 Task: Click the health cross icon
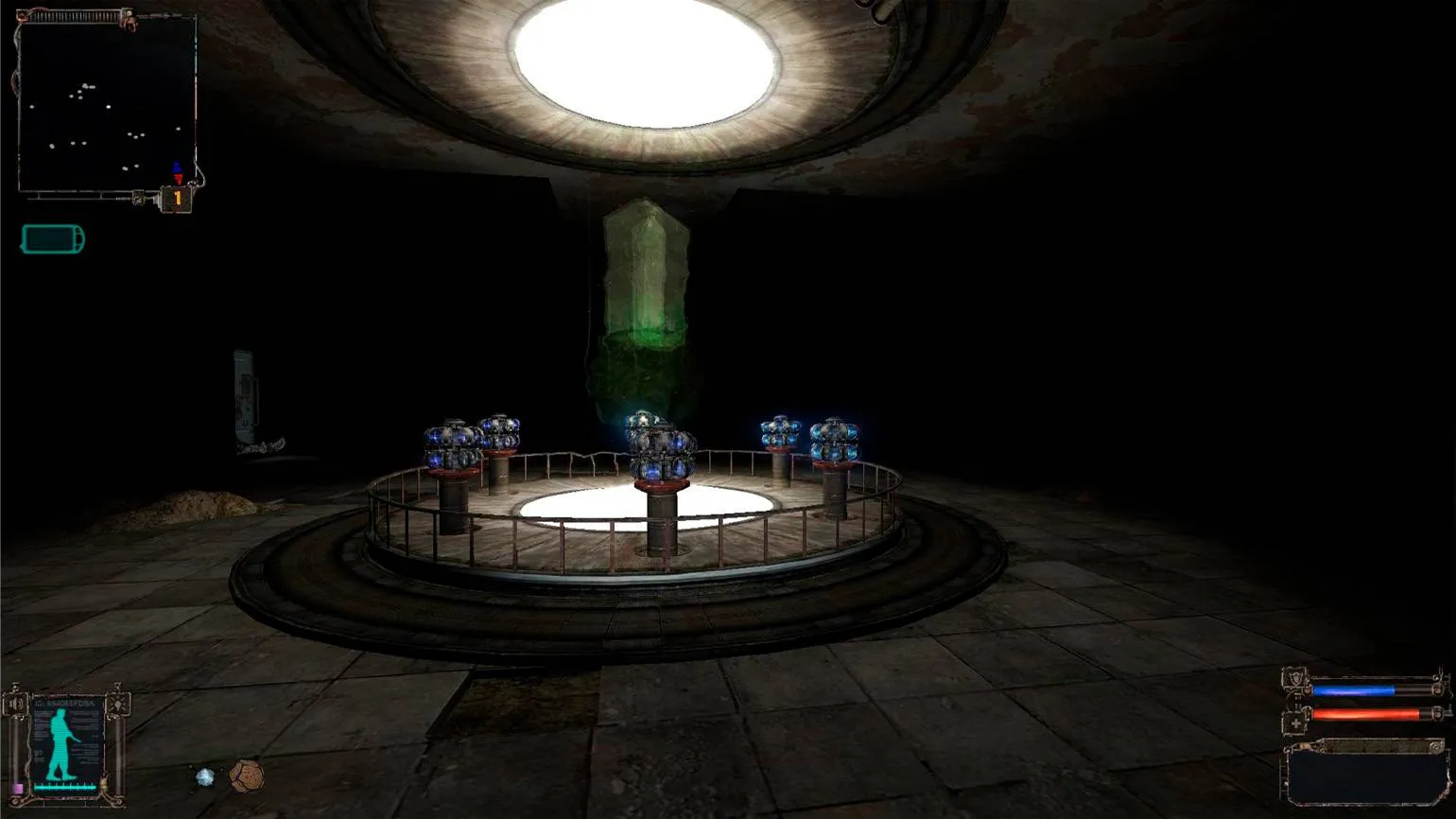[1295, 723]
